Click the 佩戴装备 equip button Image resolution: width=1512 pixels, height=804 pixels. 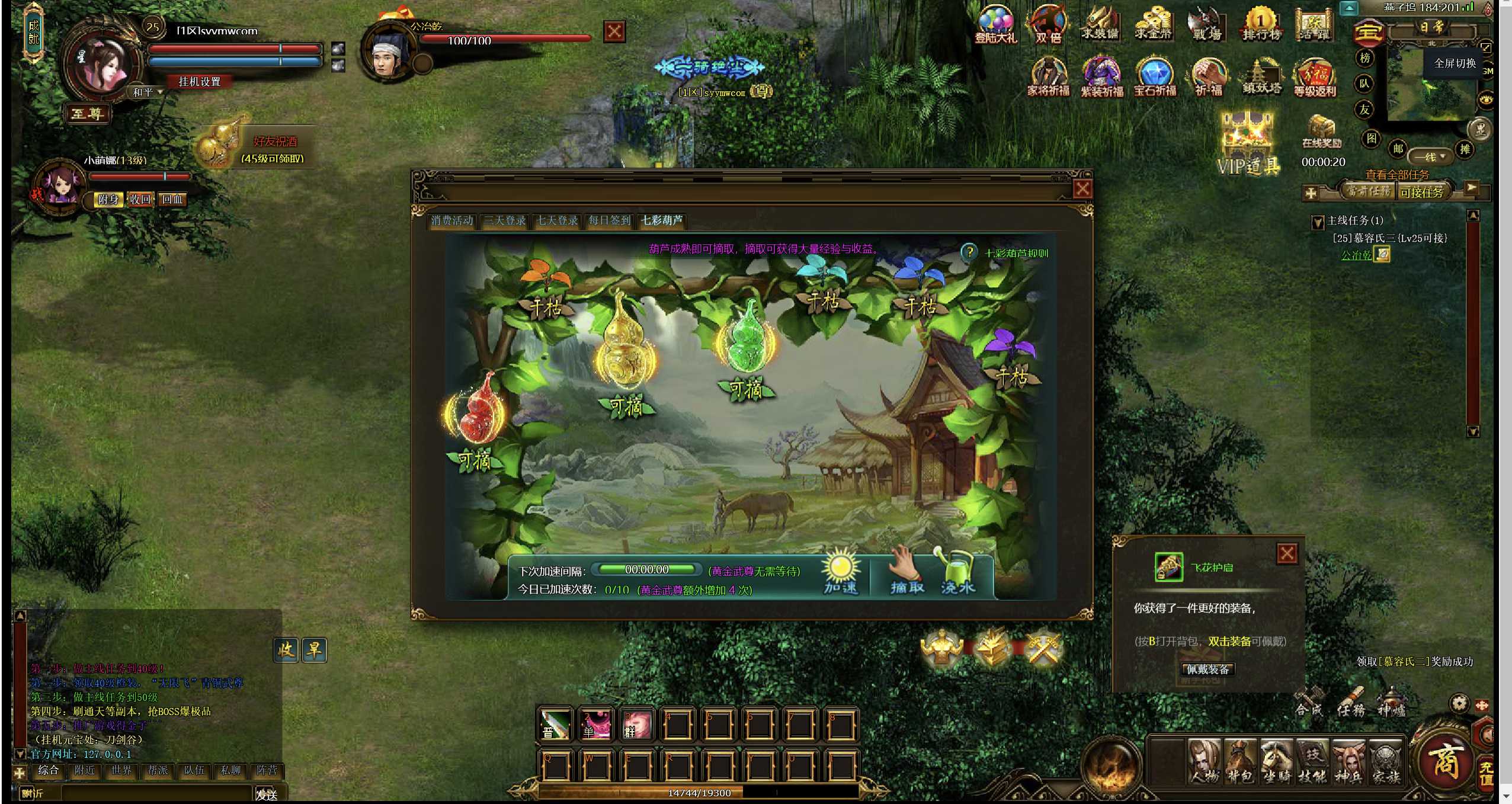1207,669
